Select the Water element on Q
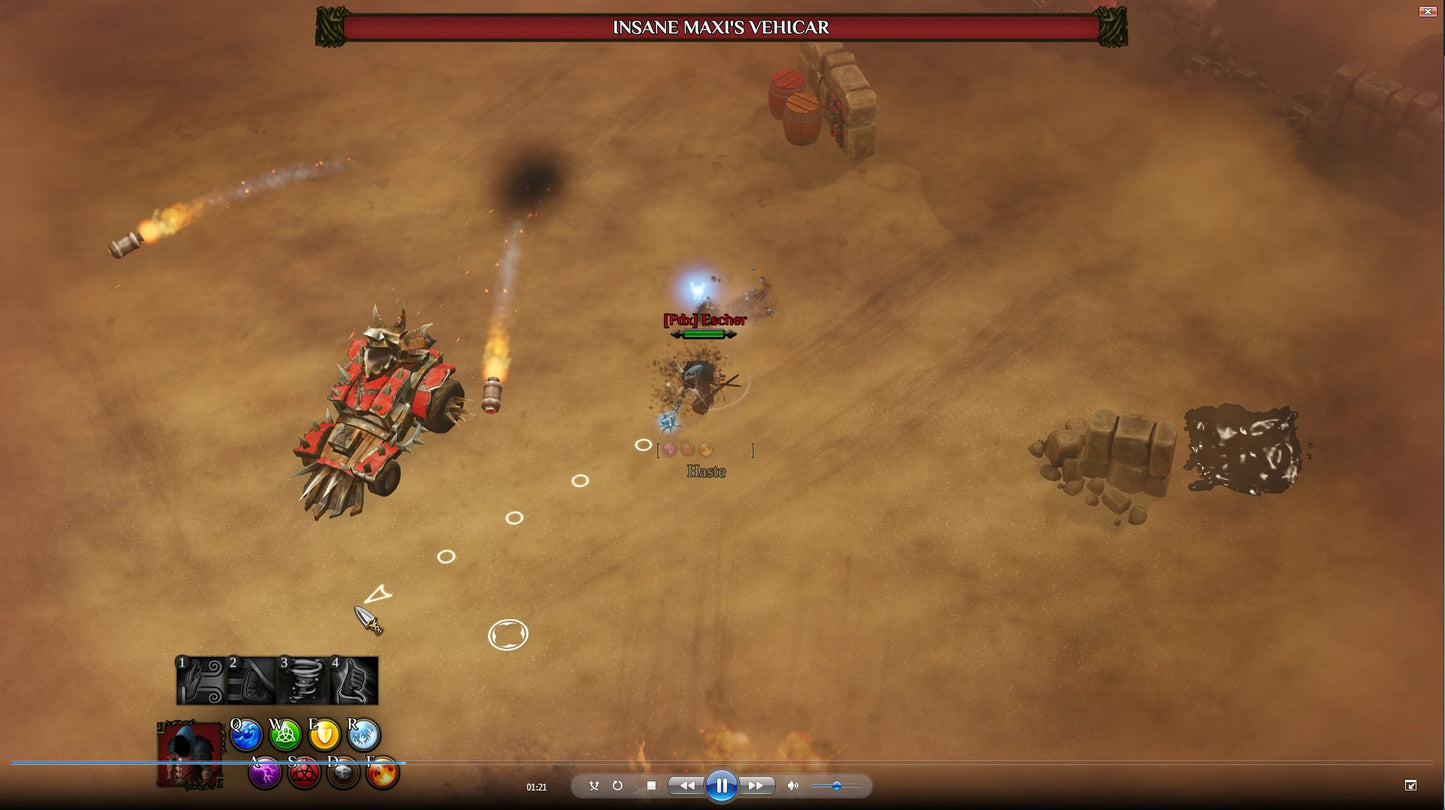1445x810 pixels. [246, 736]
